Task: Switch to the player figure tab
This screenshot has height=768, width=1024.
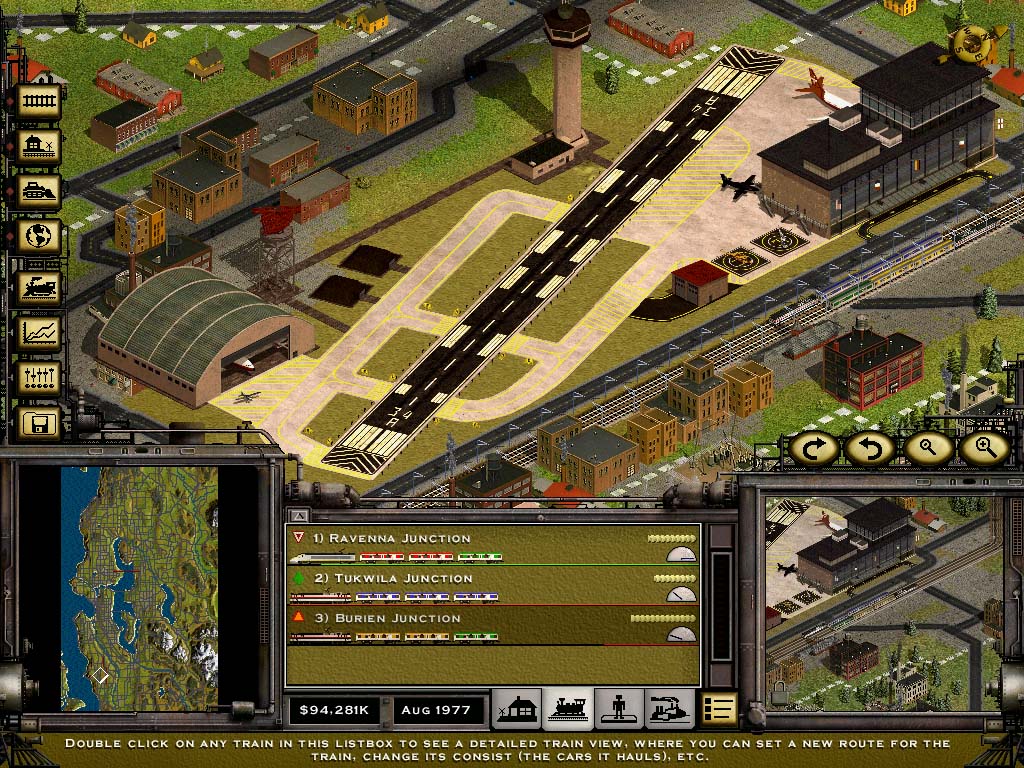Action: click(618, 709)
